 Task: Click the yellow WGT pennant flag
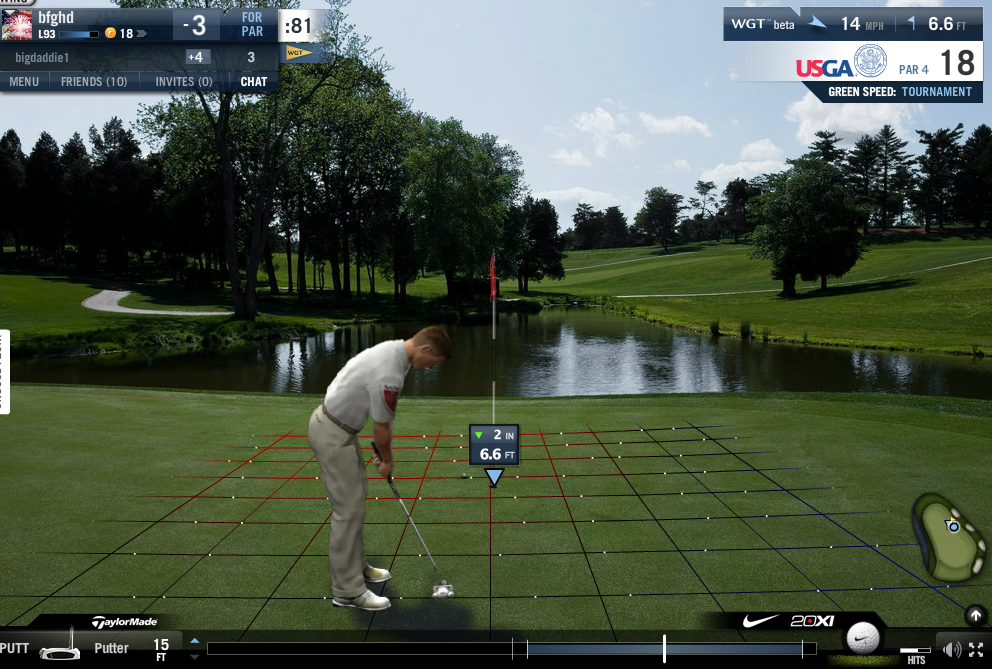298,52
